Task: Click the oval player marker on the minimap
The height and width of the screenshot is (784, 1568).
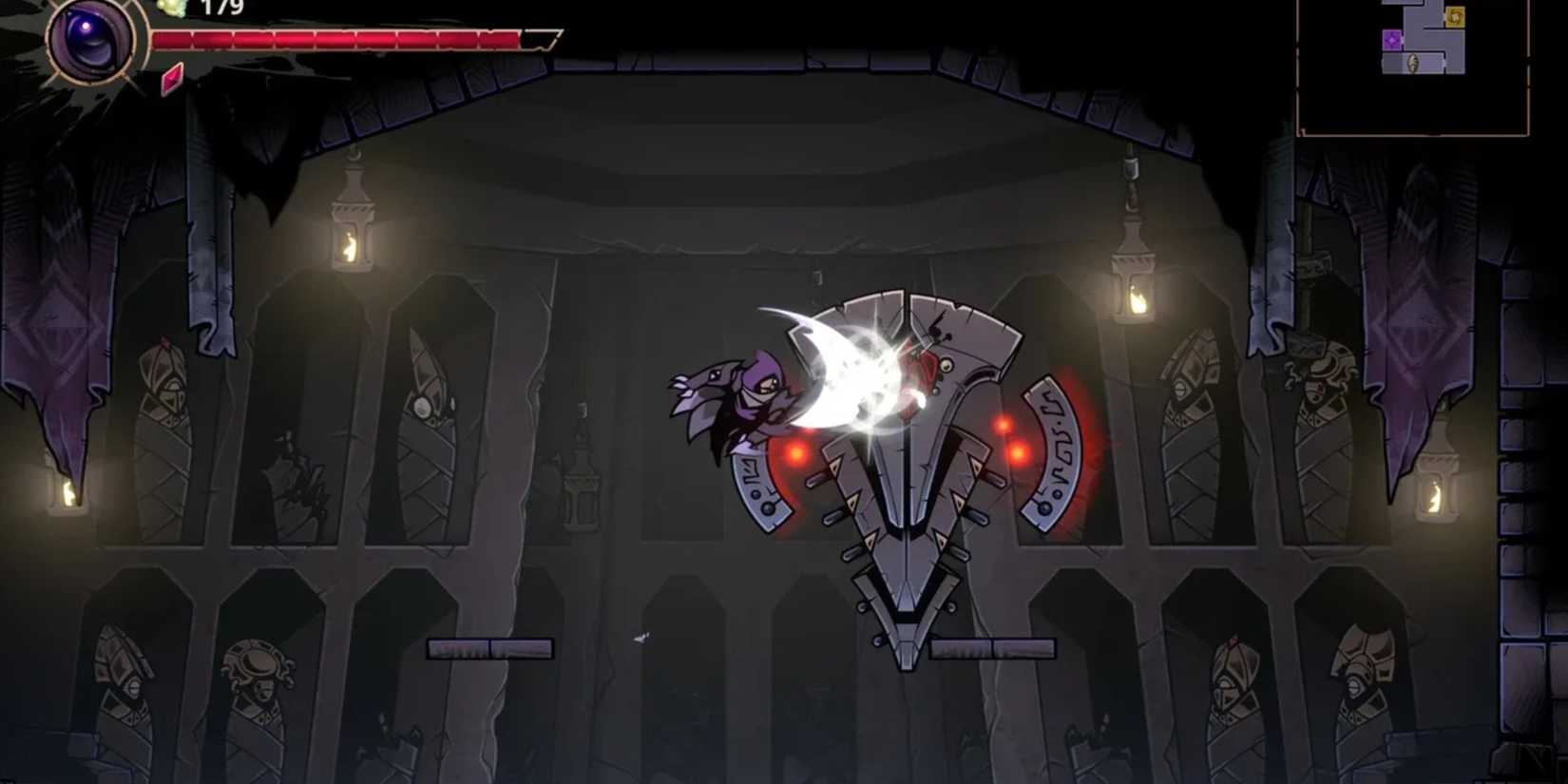Action: click(x=1413, y=63)
